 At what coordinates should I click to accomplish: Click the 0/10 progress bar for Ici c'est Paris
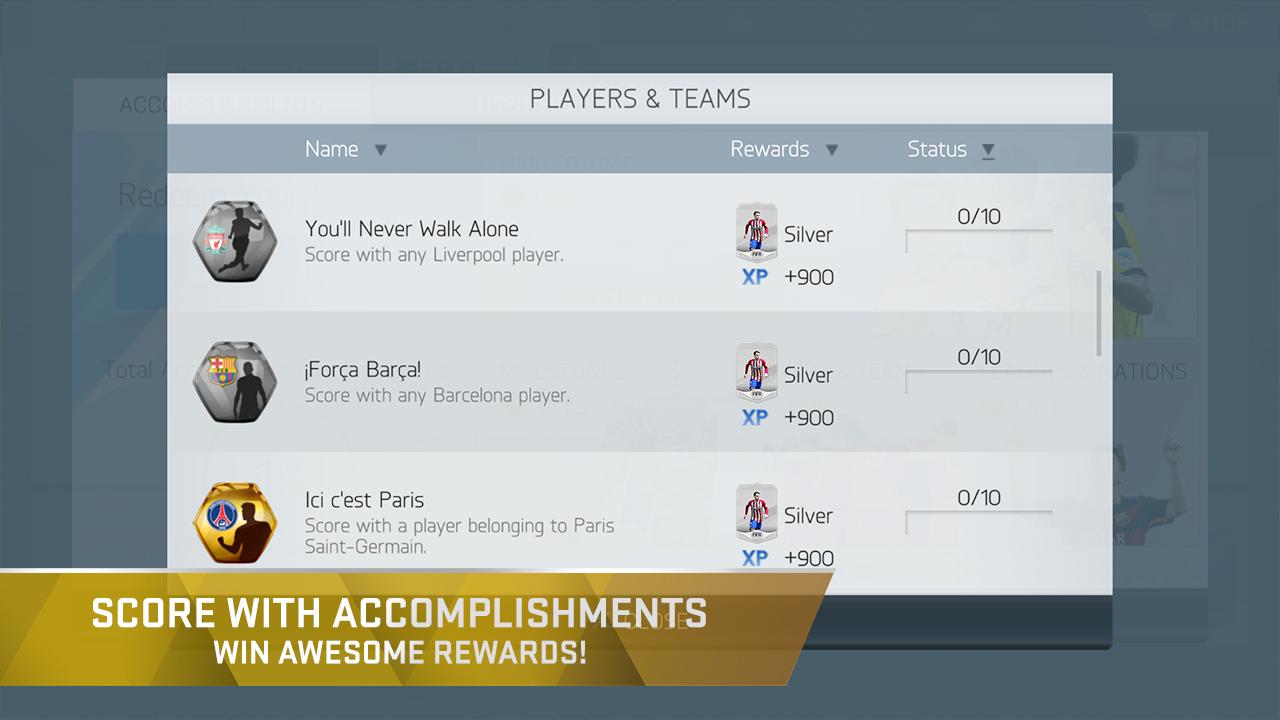(977, 514)
